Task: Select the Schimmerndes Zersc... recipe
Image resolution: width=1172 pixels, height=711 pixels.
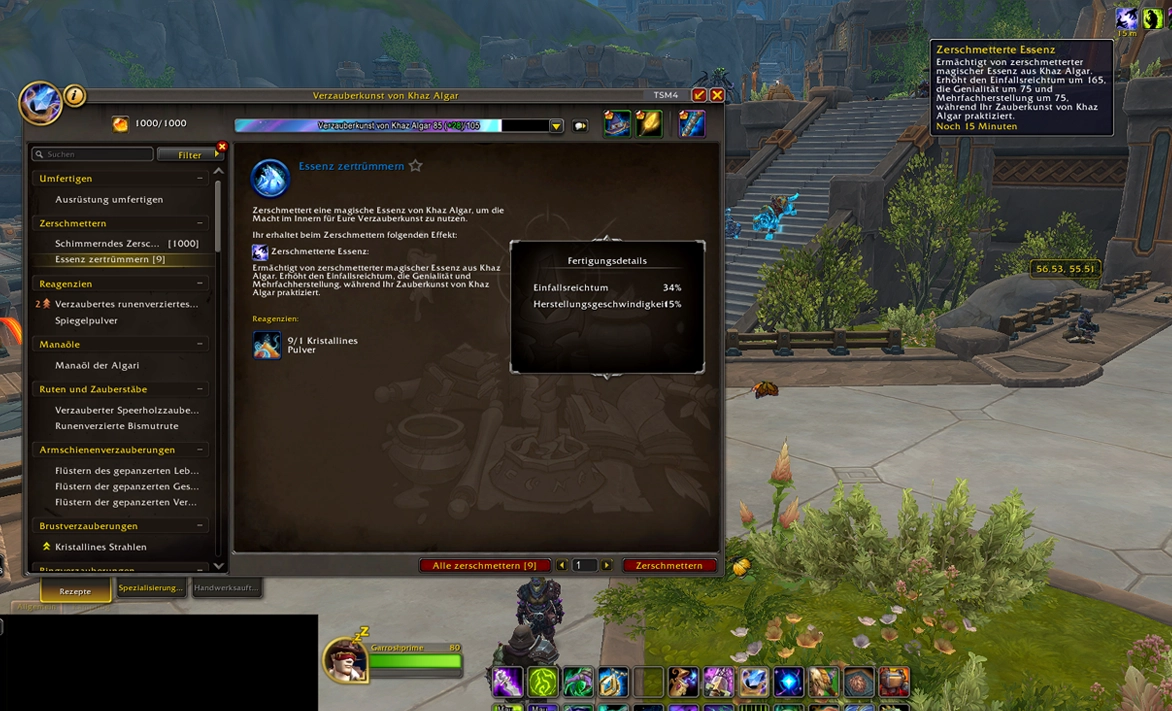Action: 126,243
